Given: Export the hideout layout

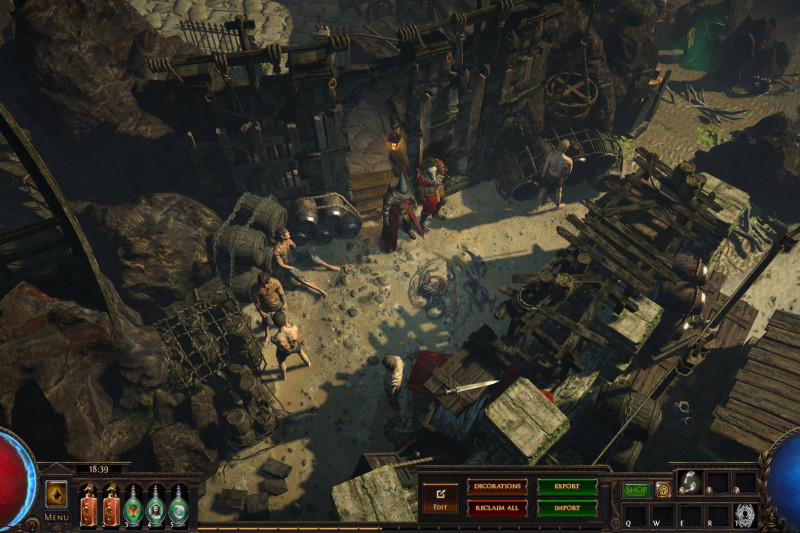Looking at the screenshot, I should coord(567,486).
